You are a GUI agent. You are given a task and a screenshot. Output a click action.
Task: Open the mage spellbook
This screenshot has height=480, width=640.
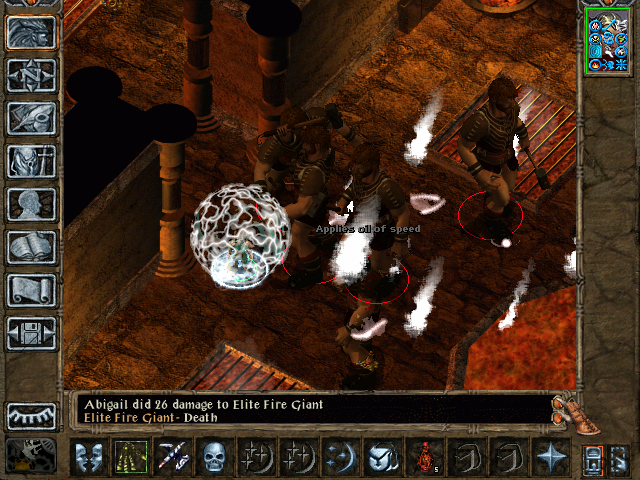point(31,247)
